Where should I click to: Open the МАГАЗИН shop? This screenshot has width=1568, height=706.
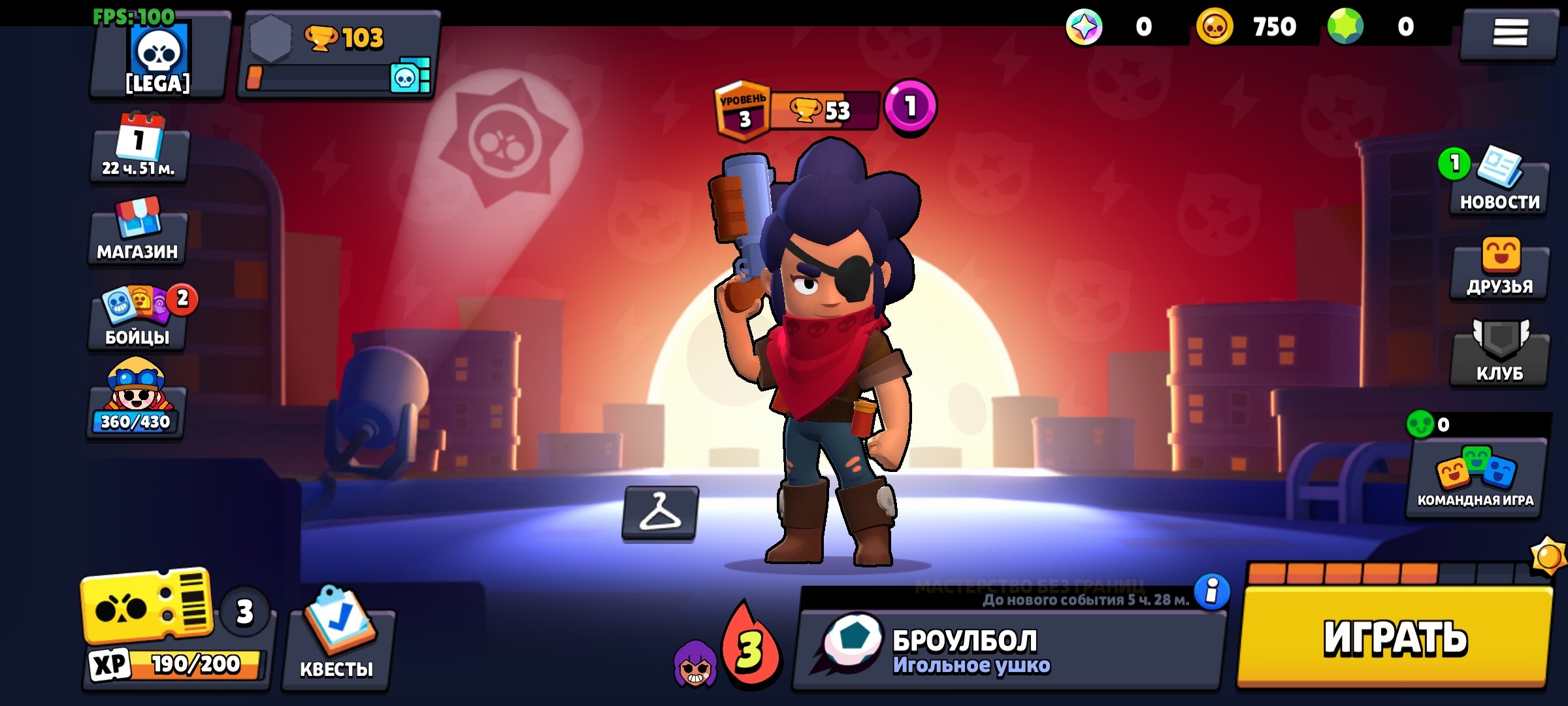(x=137, y=232)
